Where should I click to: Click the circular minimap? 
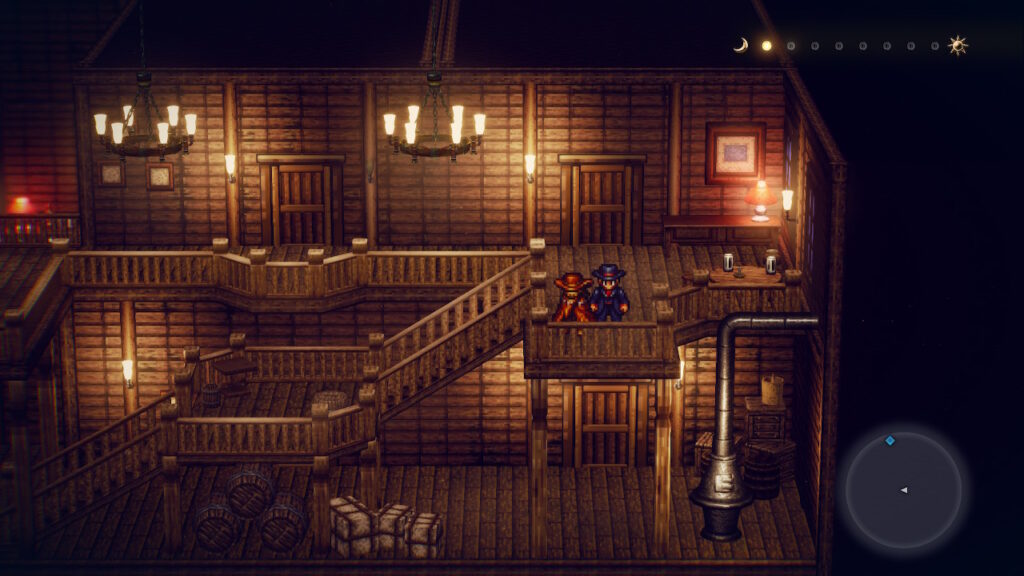tap(903, 489)
